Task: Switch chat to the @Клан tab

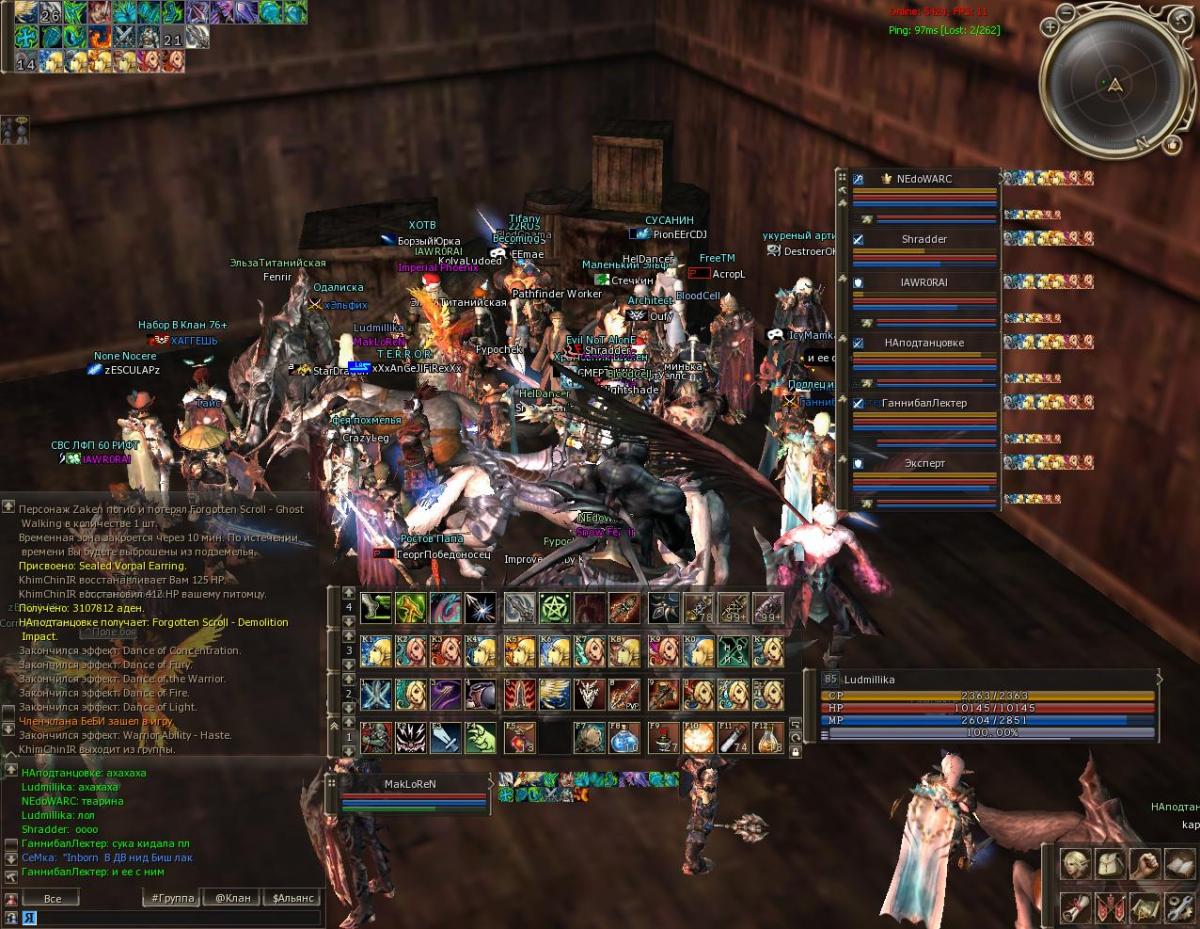Action: (x=233, y=898)
